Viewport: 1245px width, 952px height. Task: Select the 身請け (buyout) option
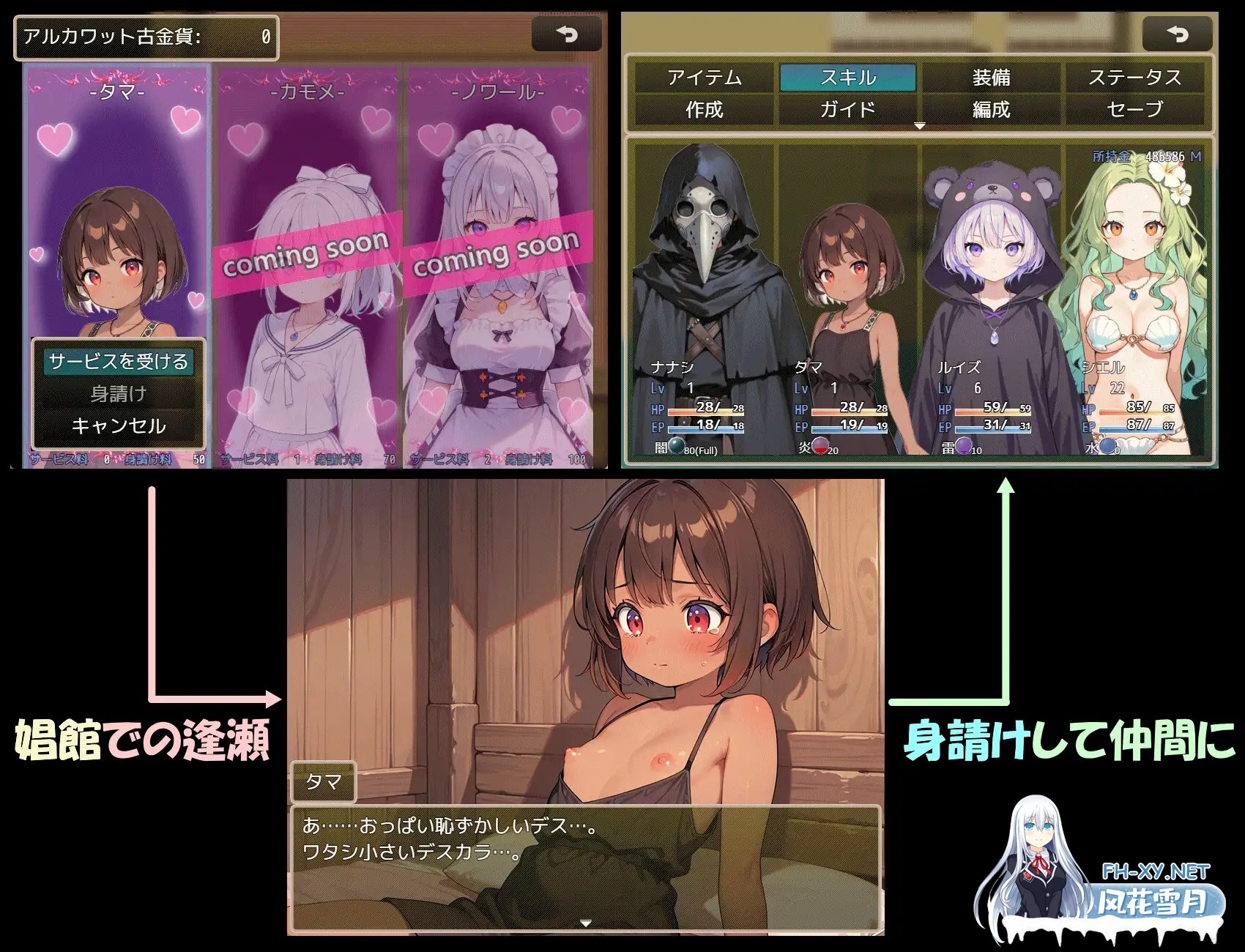point(117,393)
